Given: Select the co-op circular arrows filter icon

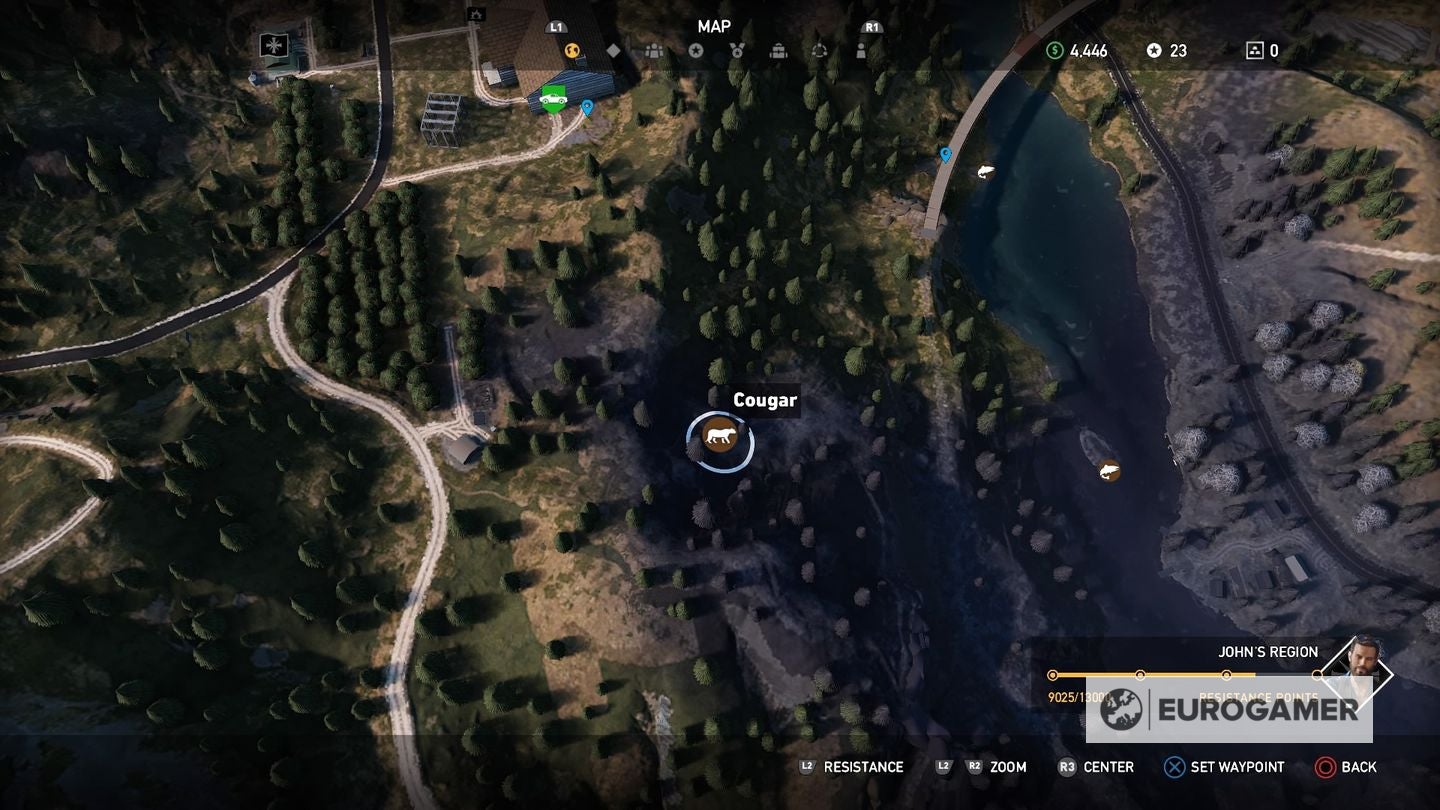Looking at the screenshot, I should [x=820, y=49].
